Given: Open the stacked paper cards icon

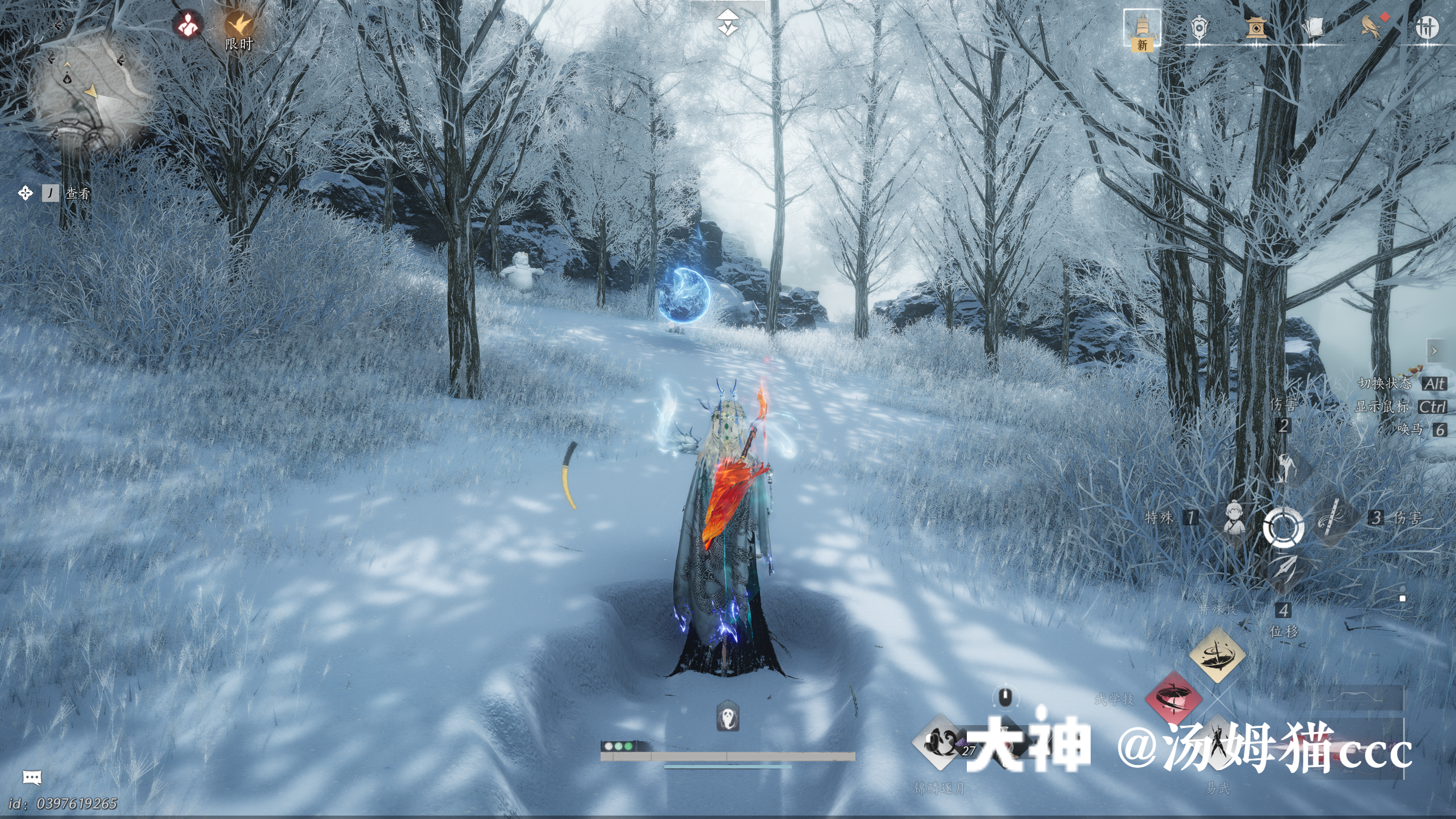Looking at the screenshot, I should coord(1313,27).
